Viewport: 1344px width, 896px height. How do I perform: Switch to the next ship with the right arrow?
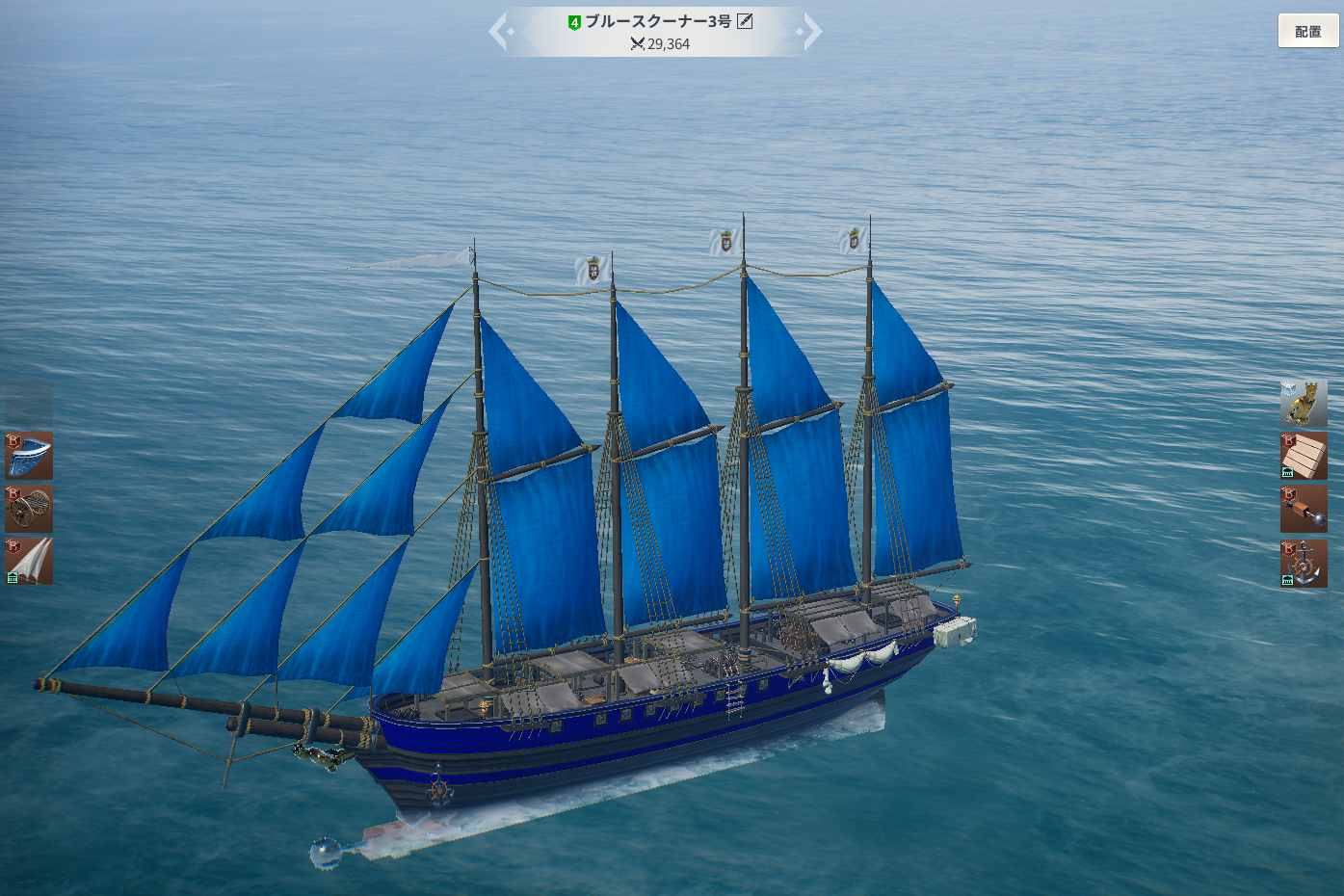(811, 32)
